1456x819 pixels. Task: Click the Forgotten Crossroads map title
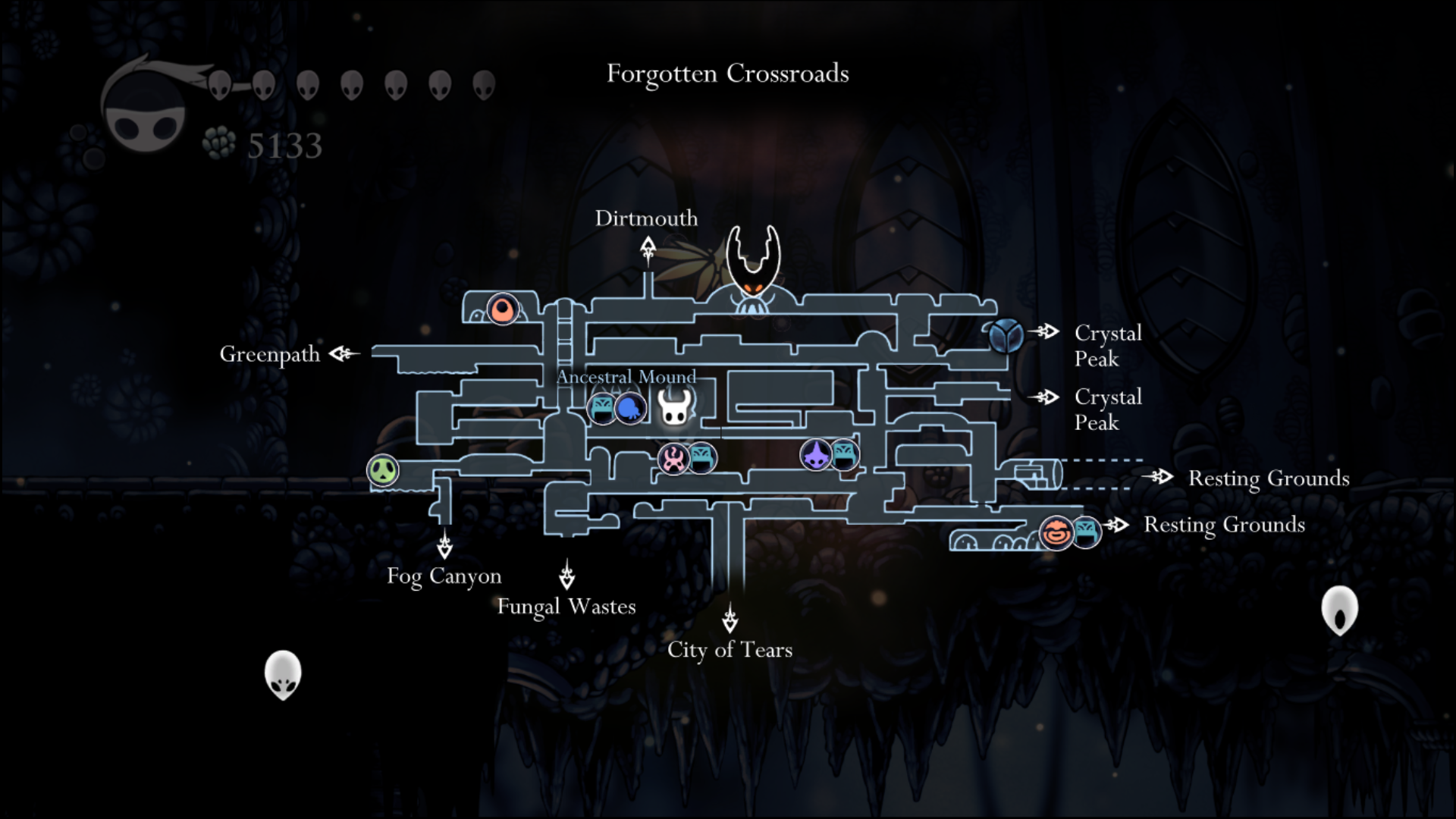[728, 74]
